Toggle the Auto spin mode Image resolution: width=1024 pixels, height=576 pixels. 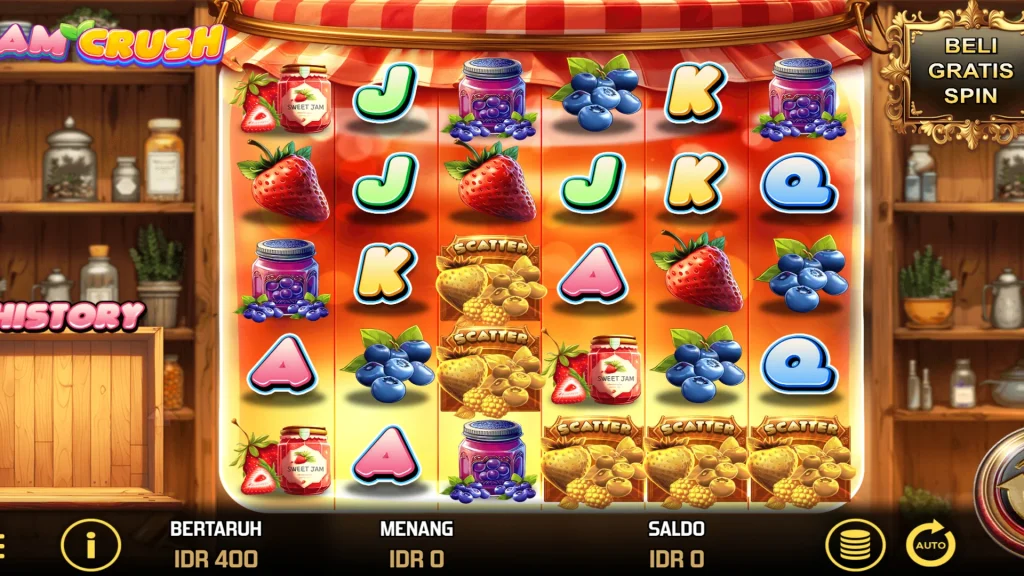pos(930,545)
